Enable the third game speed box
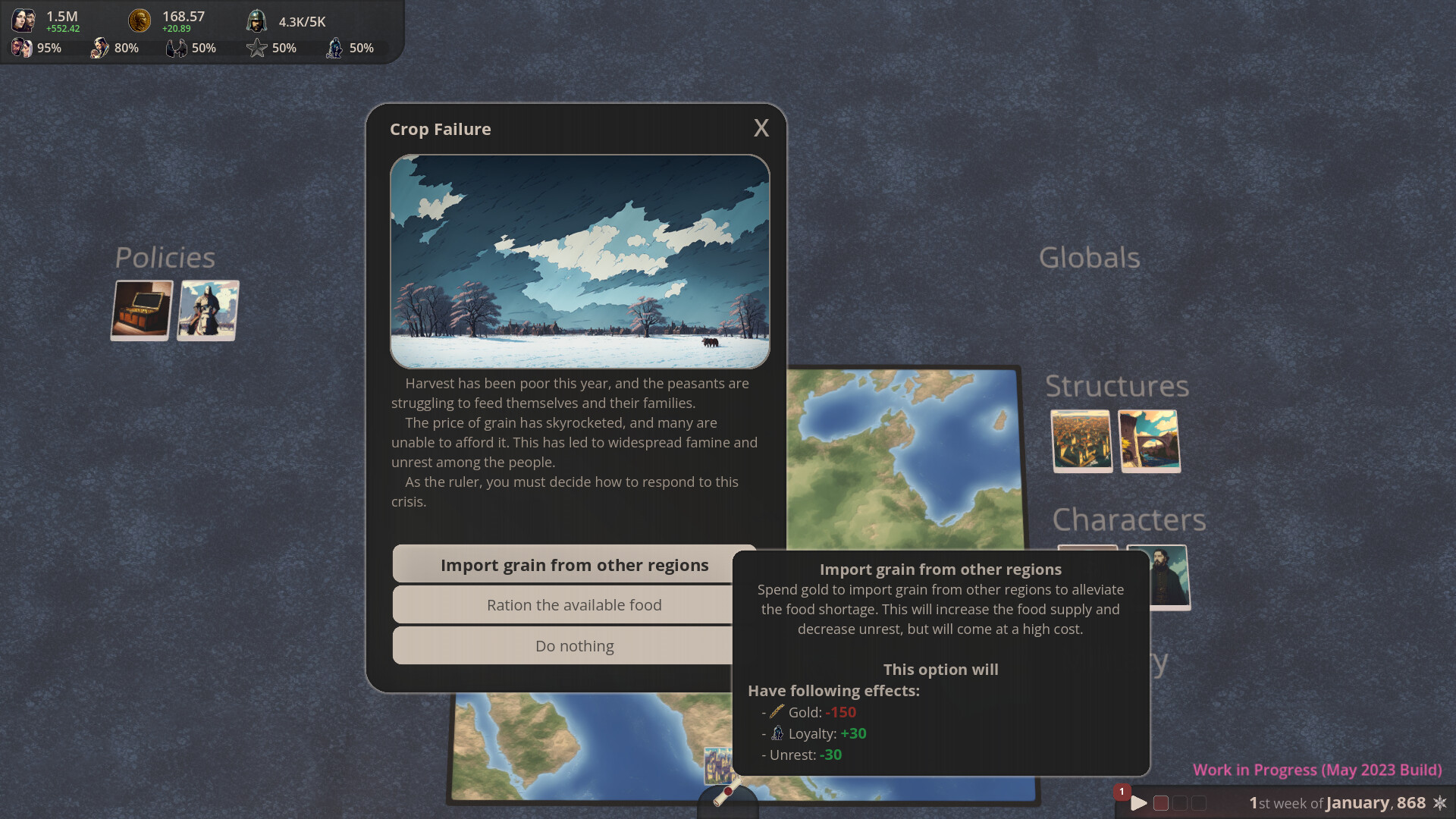 tap(1199, 801)
